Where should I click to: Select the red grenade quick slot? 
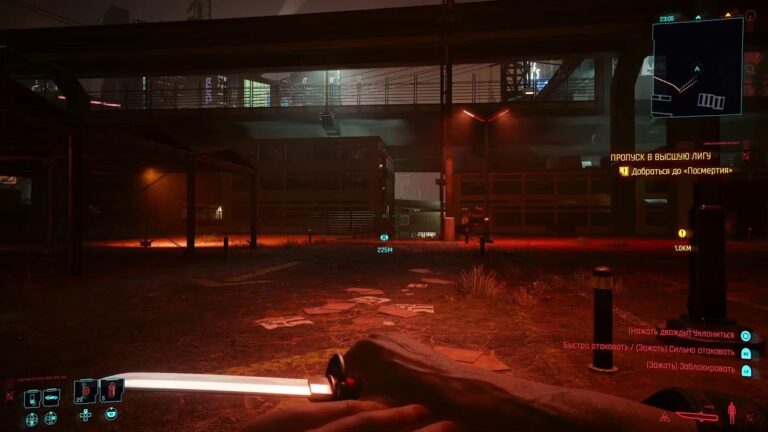pyautogui.click(x=110, y=389)
